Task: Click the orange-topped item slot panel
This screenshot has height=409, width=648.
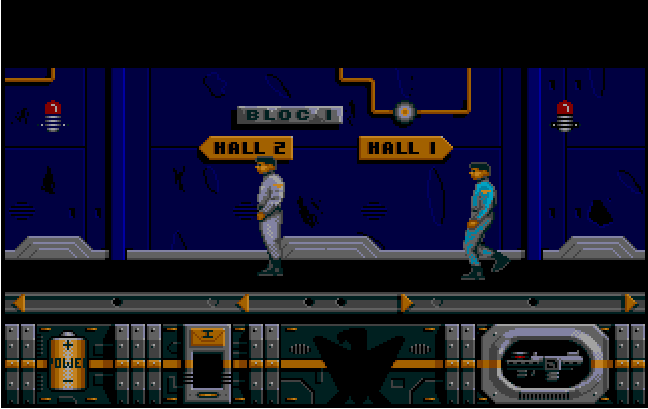Action: tap(208, 362)
